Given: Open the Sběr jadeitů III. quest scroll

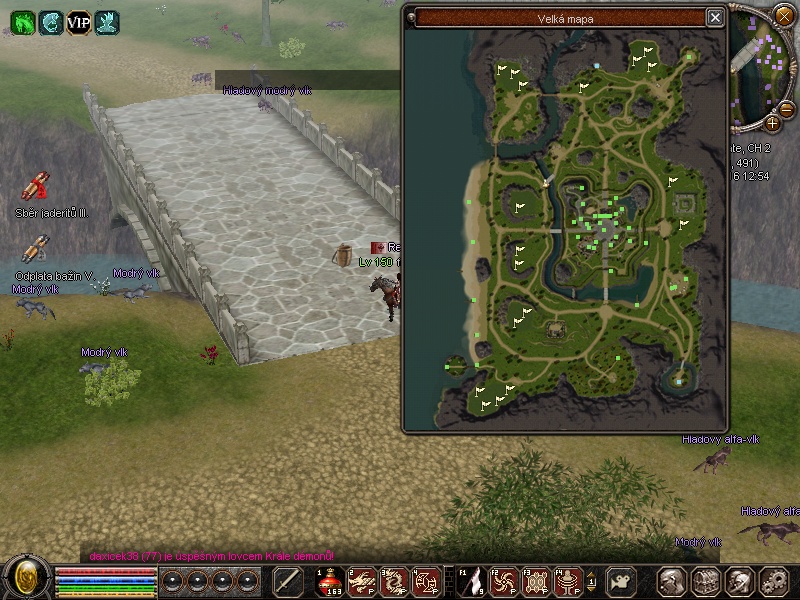Looking at the screenshot, I should (38, 186).
